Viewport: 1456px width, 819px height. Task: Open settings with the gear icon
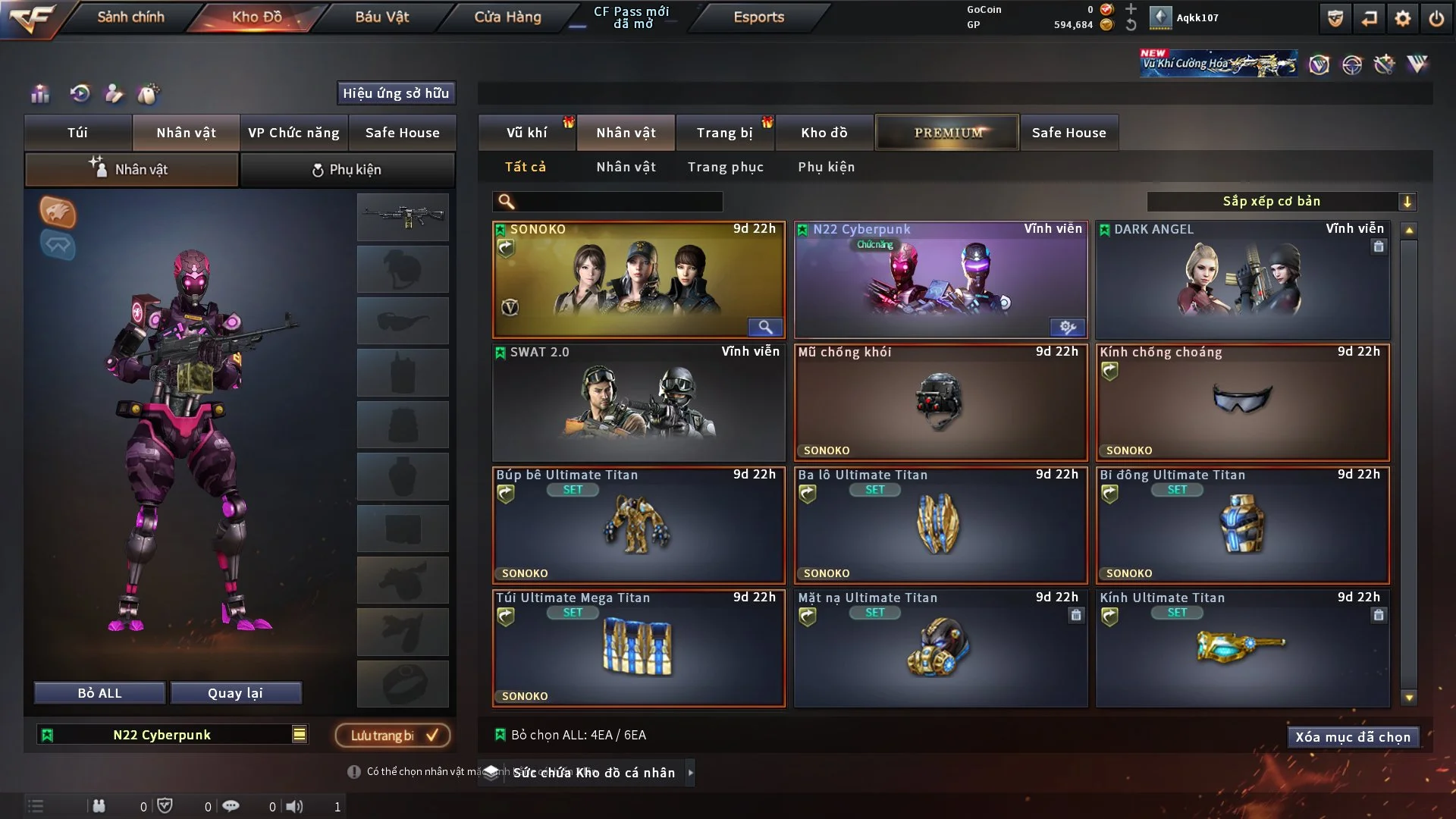(1402, 18)
